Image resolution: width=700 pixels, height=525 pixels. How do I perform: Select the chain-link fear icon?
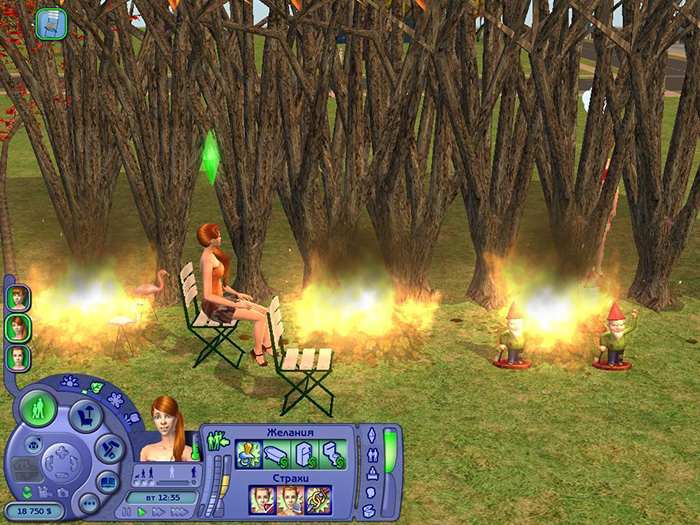[318, 500]
